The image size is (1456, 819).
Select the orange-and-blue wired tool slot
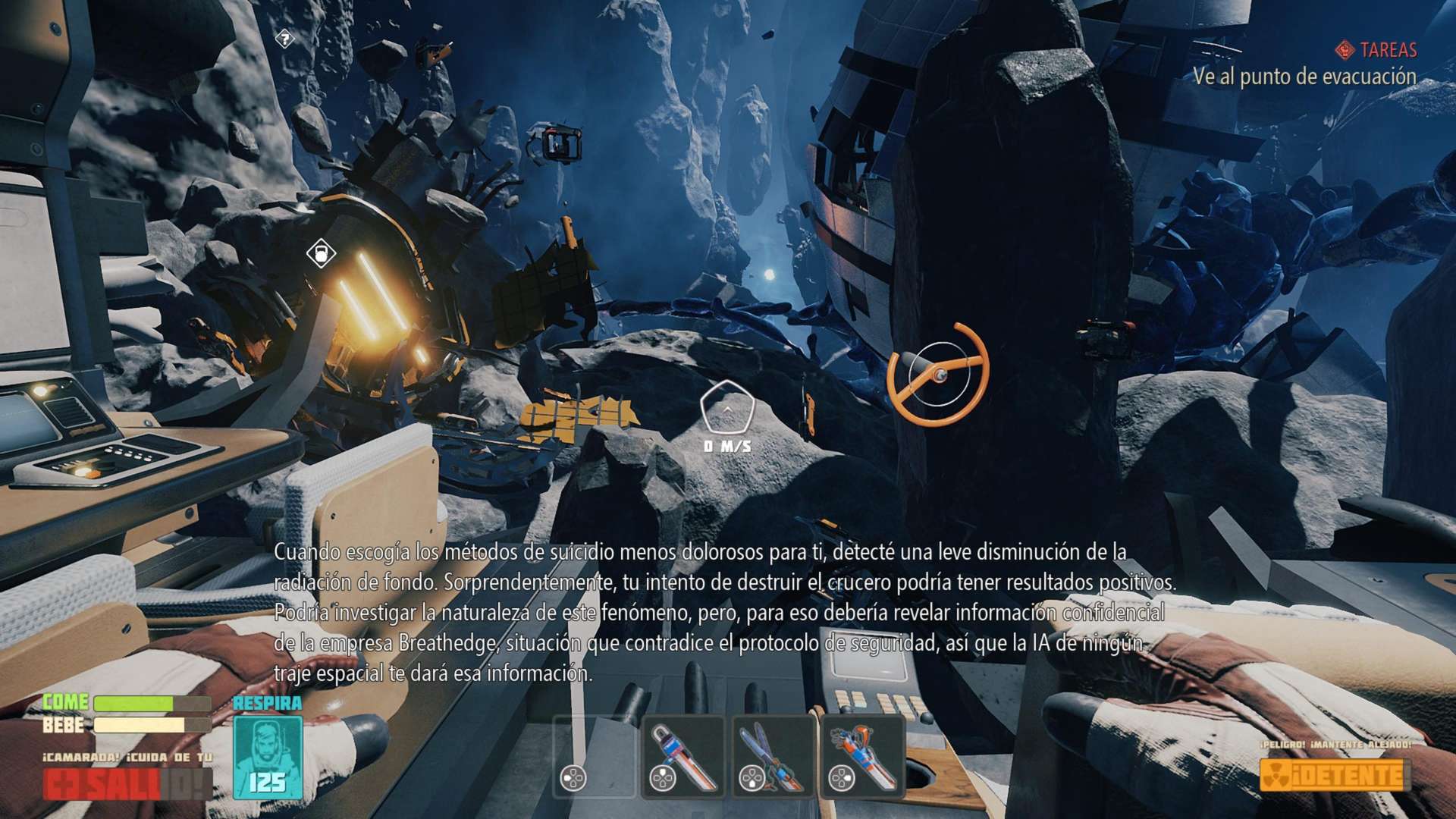(x=862, y=757)
